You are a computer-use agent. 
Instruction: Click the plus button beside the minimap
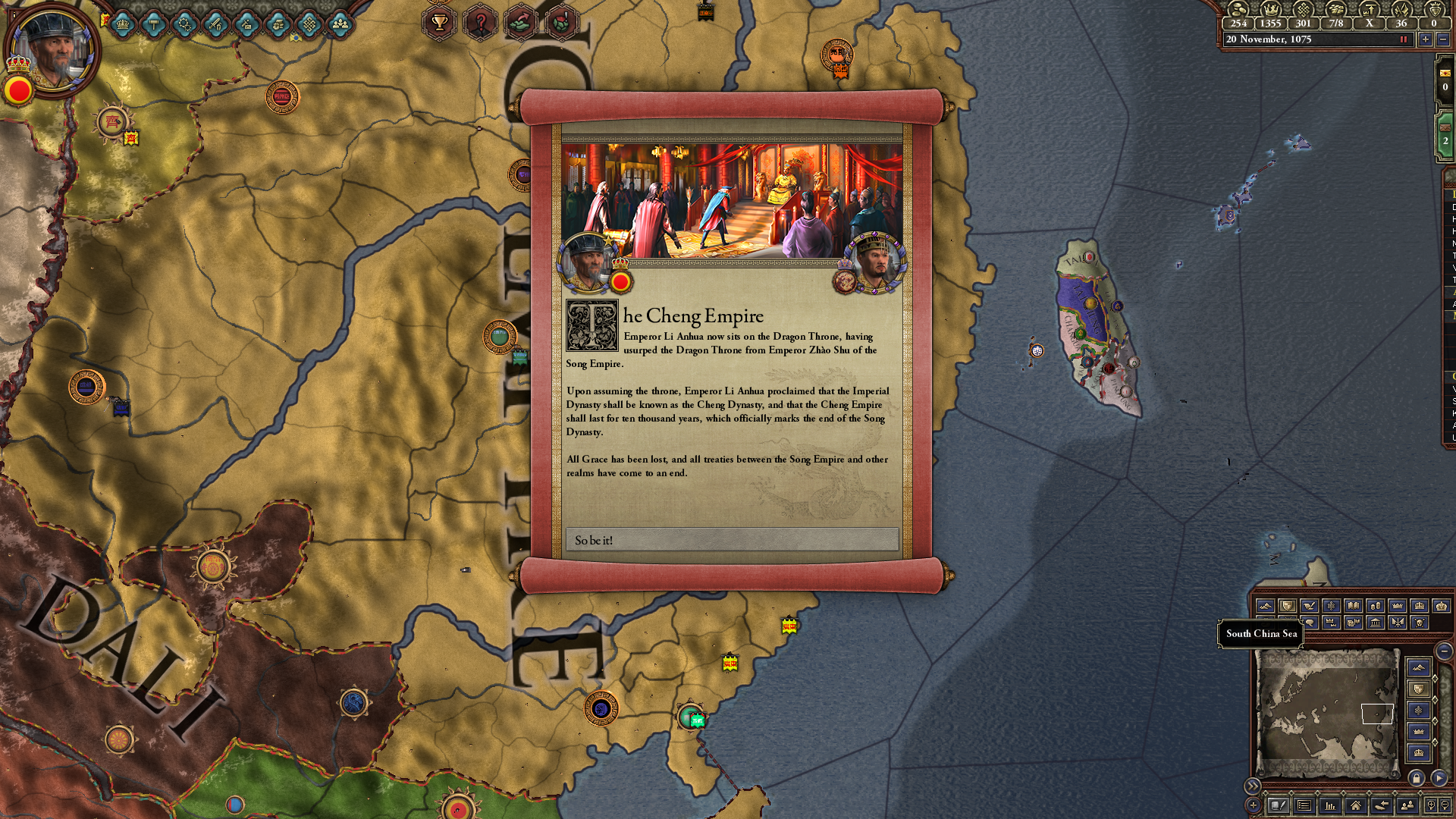point(1253,806)
